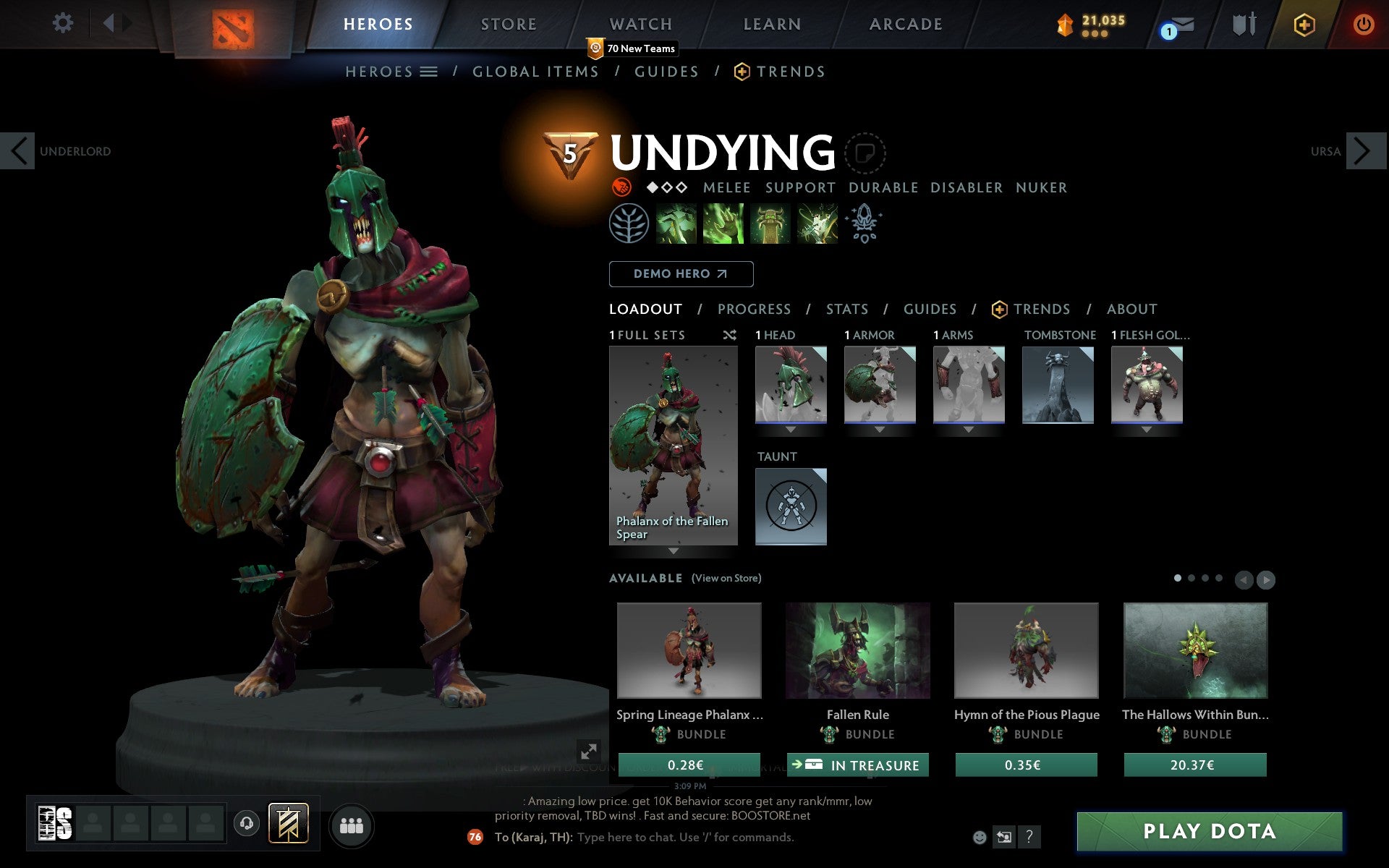Switch to the Progress tab
Viewport: 1389px width, 868px height.
click(754, 309)
